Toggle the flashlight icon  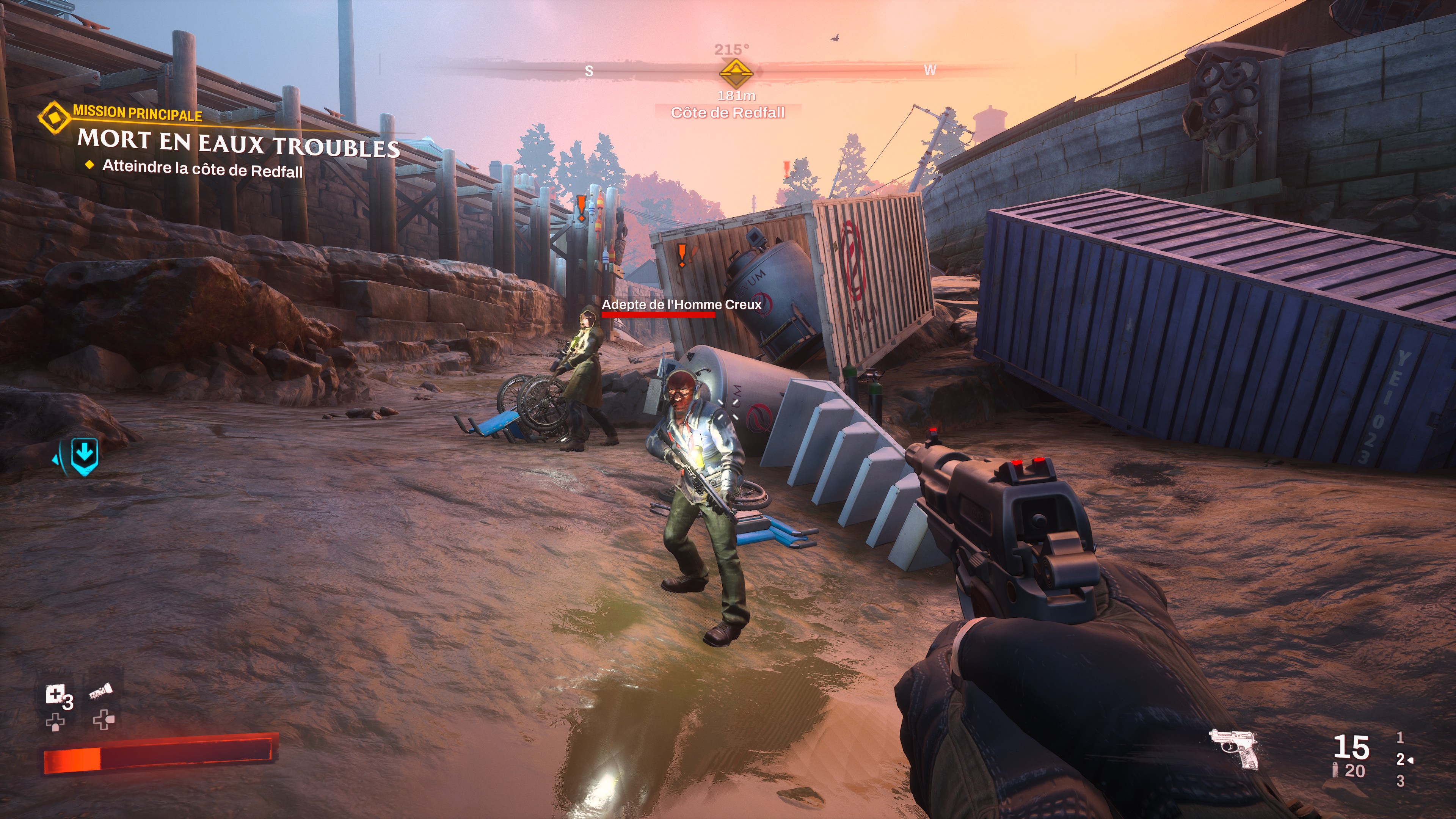[100, 691]
